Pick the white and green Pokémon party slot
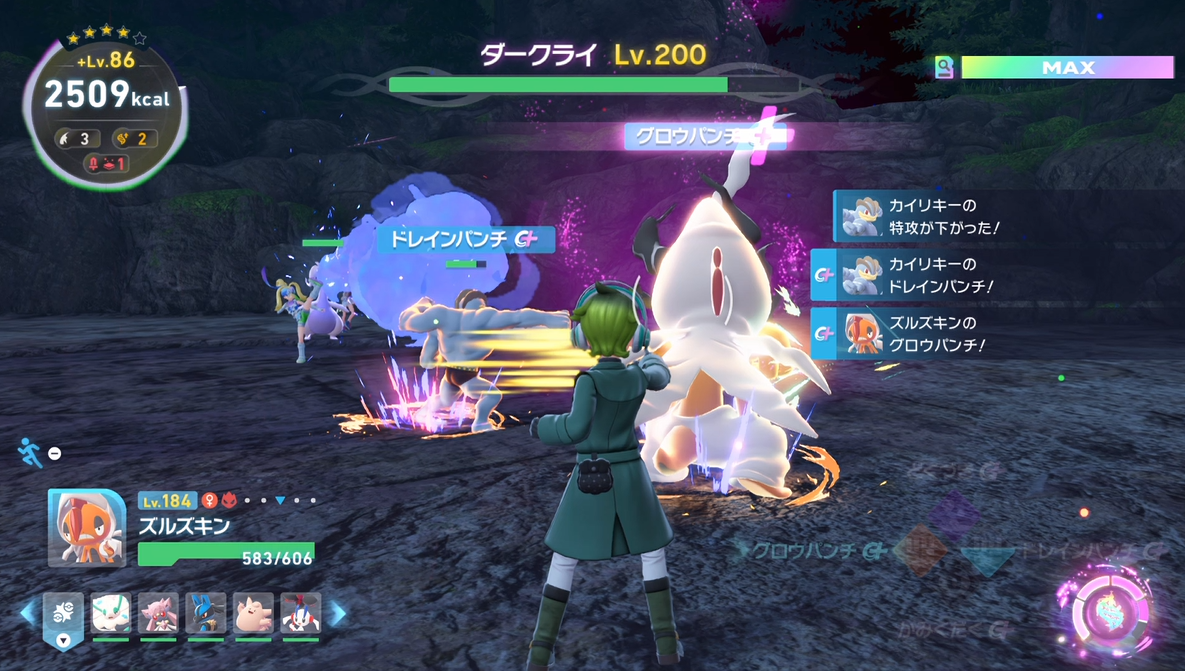Image resolution: width=1185 pixels, height=671 pixels. pos(111,613)
